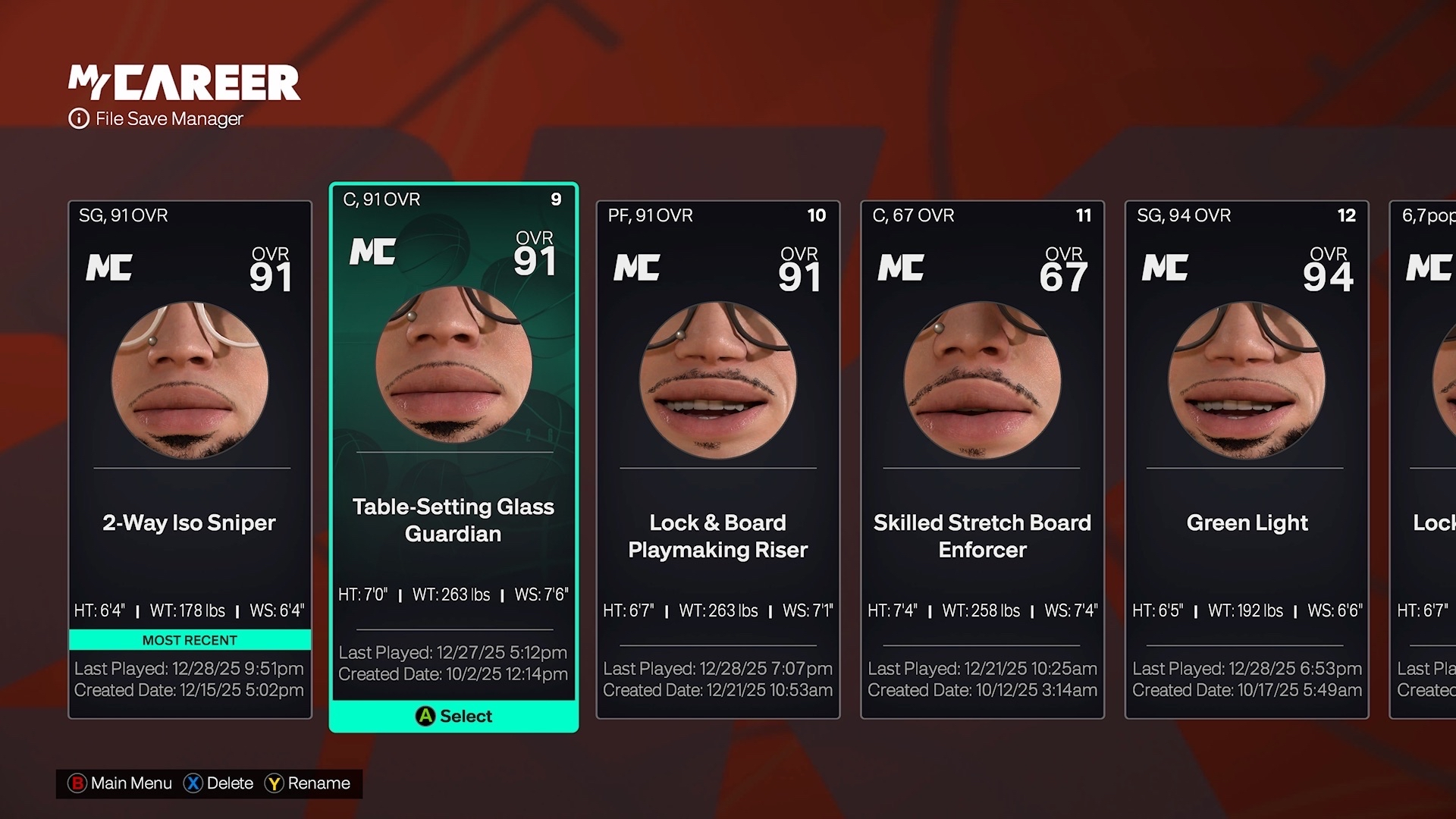1456x819 pixels.
Task: Click the X button icon for Delete
Action: pyautogui.click(x=193, y=783)
